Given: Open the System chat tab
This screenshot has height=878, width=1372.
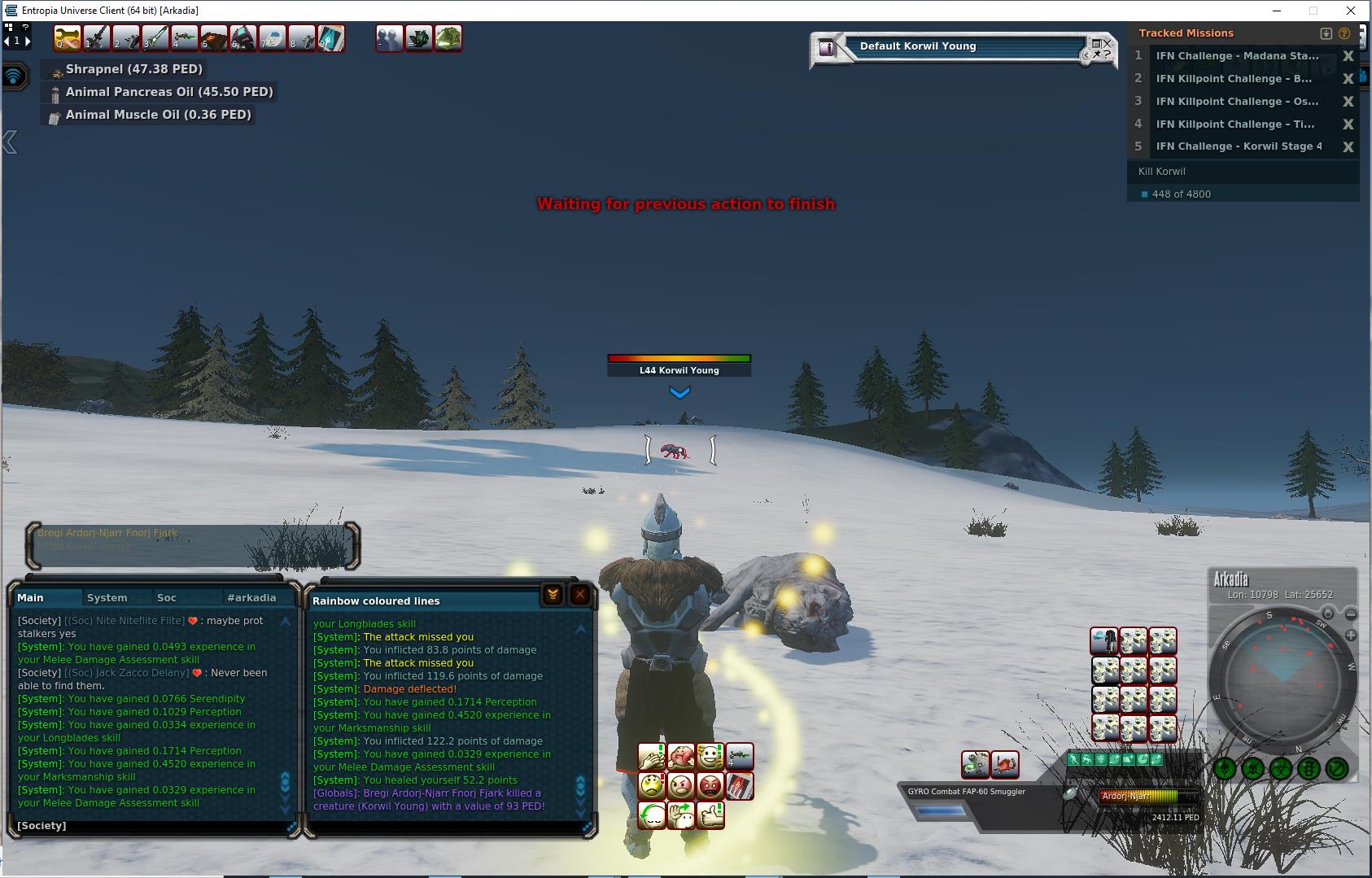Looking at the screenshot, I should pyautogui.click(x=107, y=597).
